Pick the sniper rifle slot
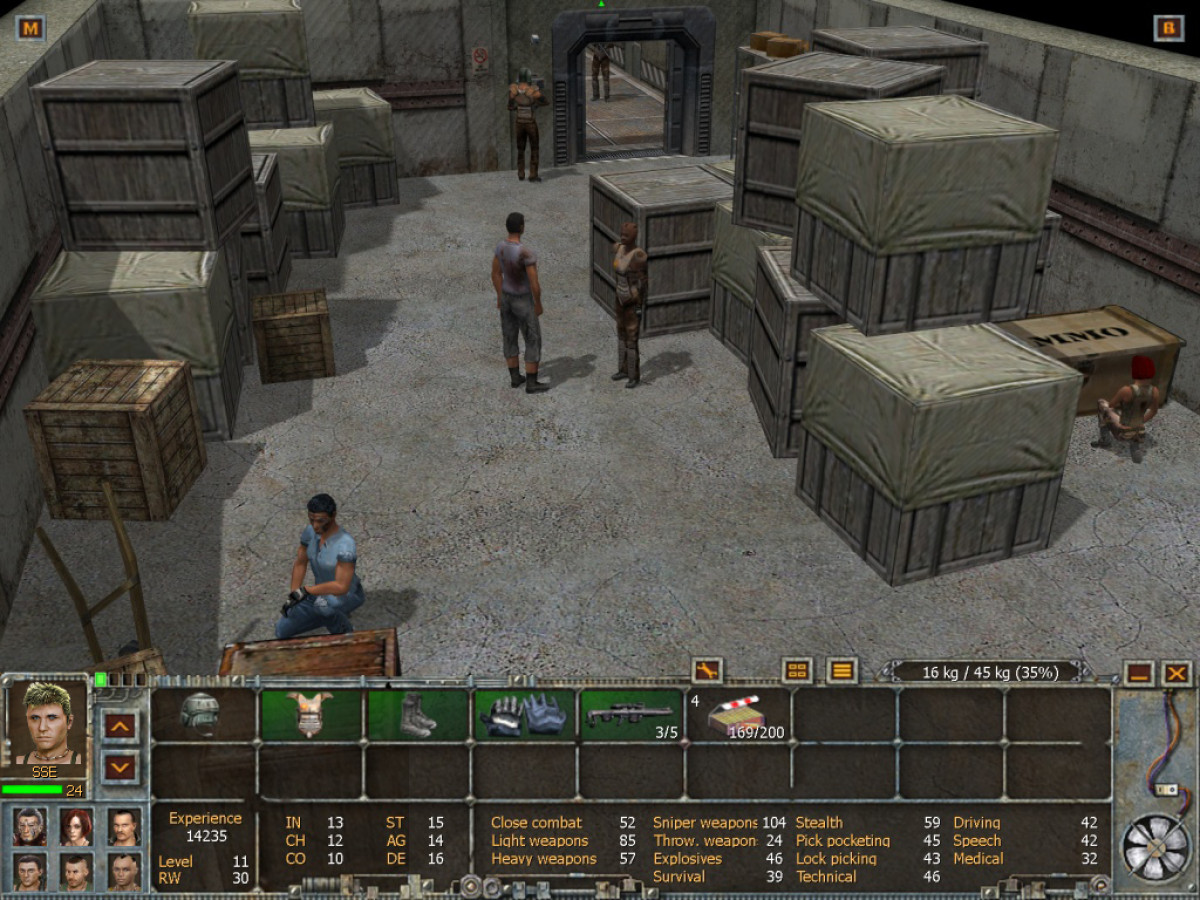 (632, 715)
